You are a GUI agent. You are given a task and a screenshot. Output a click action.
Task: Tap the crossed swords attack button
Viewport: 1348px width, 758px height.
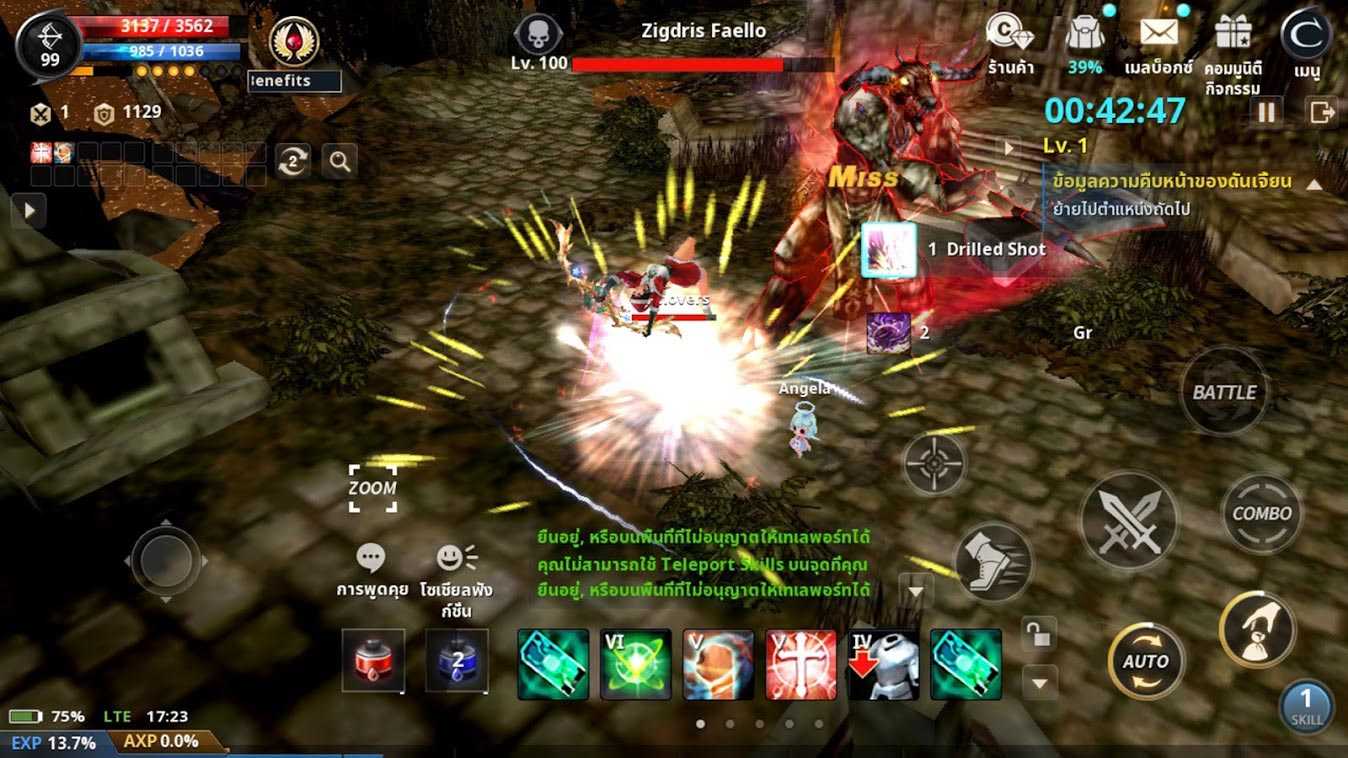pyautogui.click(x=1129, y=521)
